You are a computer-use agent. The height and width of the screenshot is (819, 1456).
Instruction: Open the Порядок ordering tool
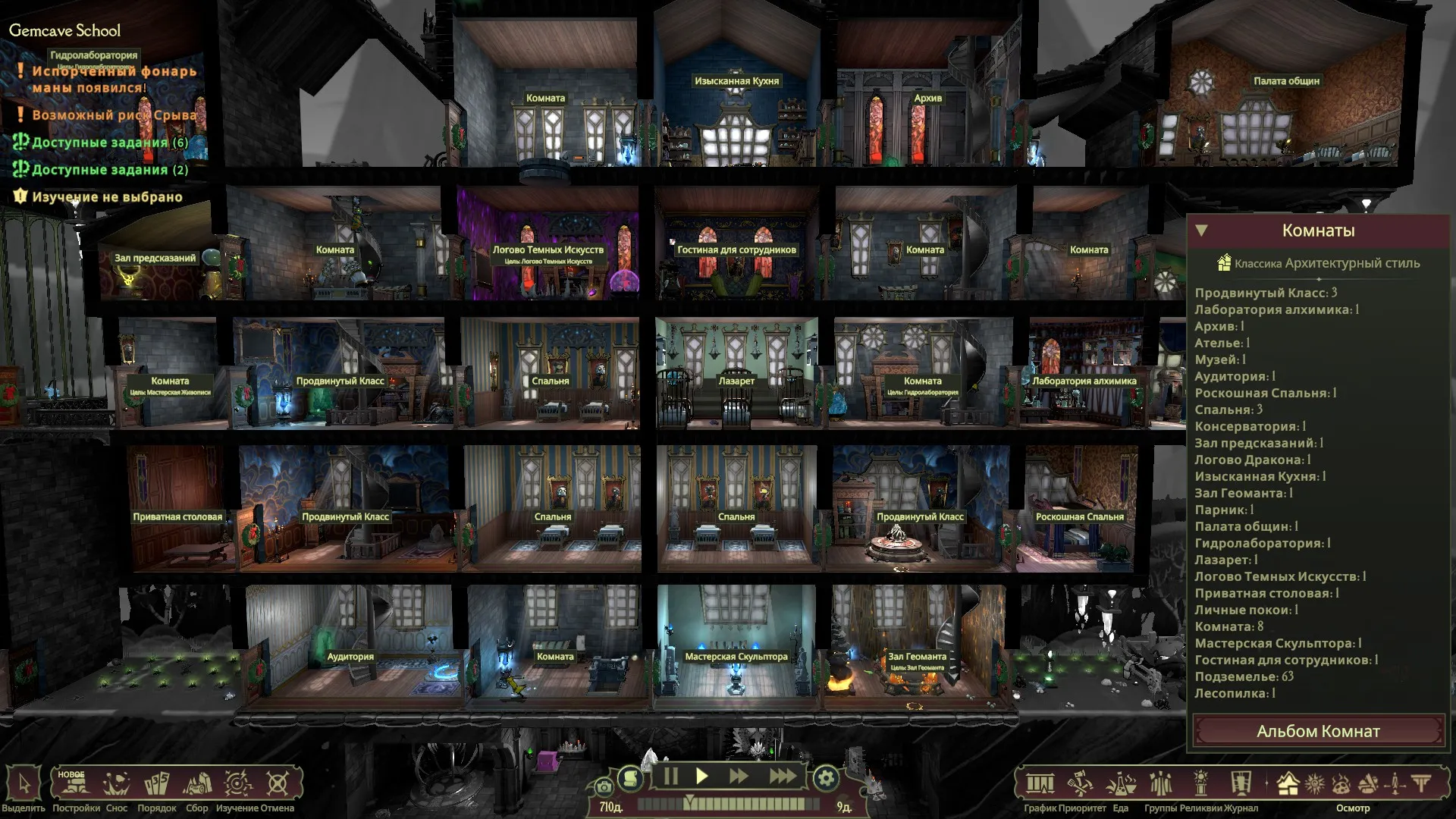point(157,783)
